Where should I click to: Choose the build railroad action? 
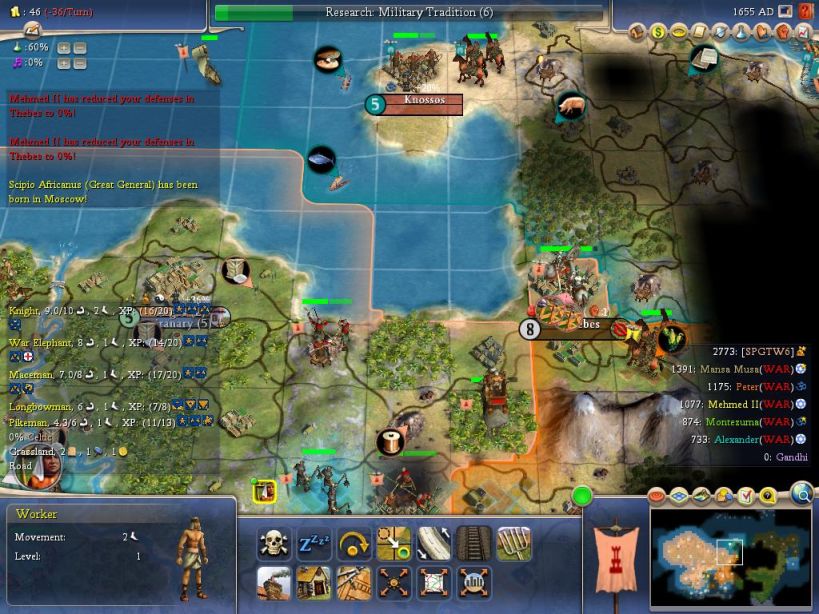(474, 544)
